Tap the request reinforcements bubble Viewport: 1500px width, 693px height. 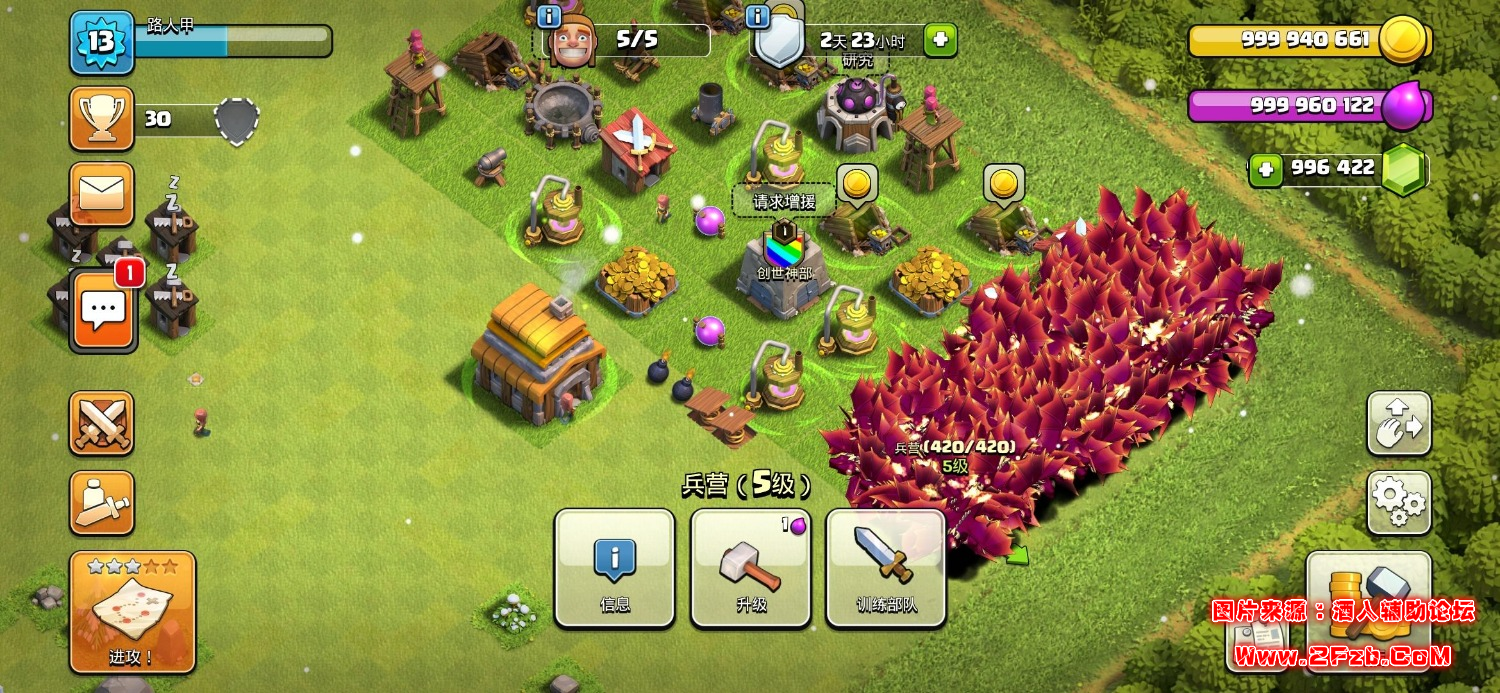[x=784, y=201]
